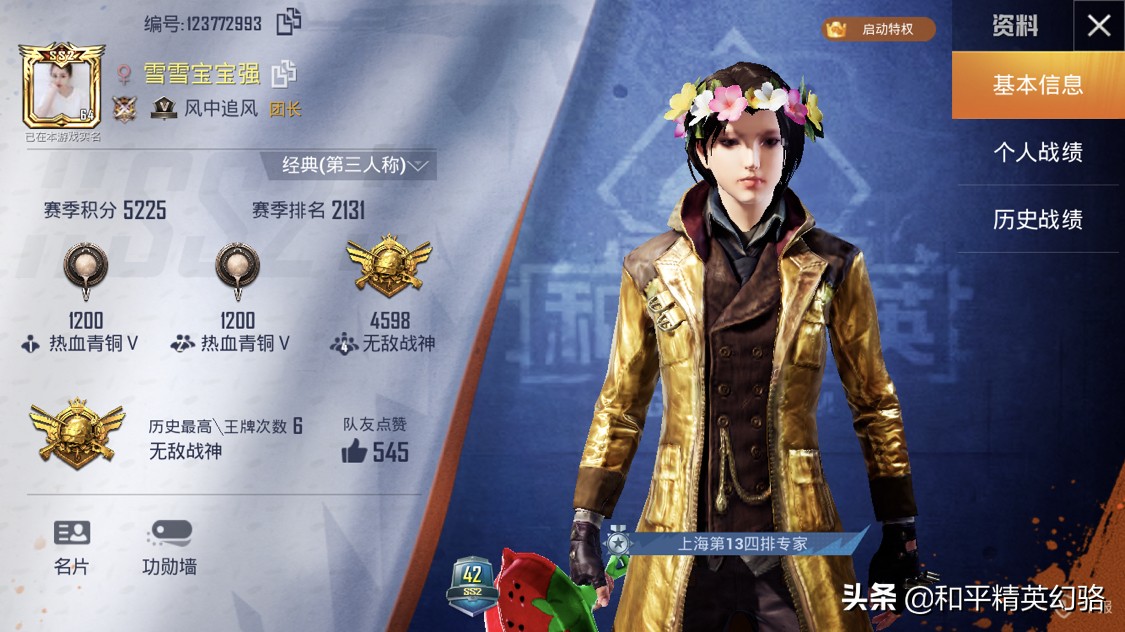This screenshot has width=1125, height=632.
Task: Click the player avatar portrait
Action: (x=62, y=89)
